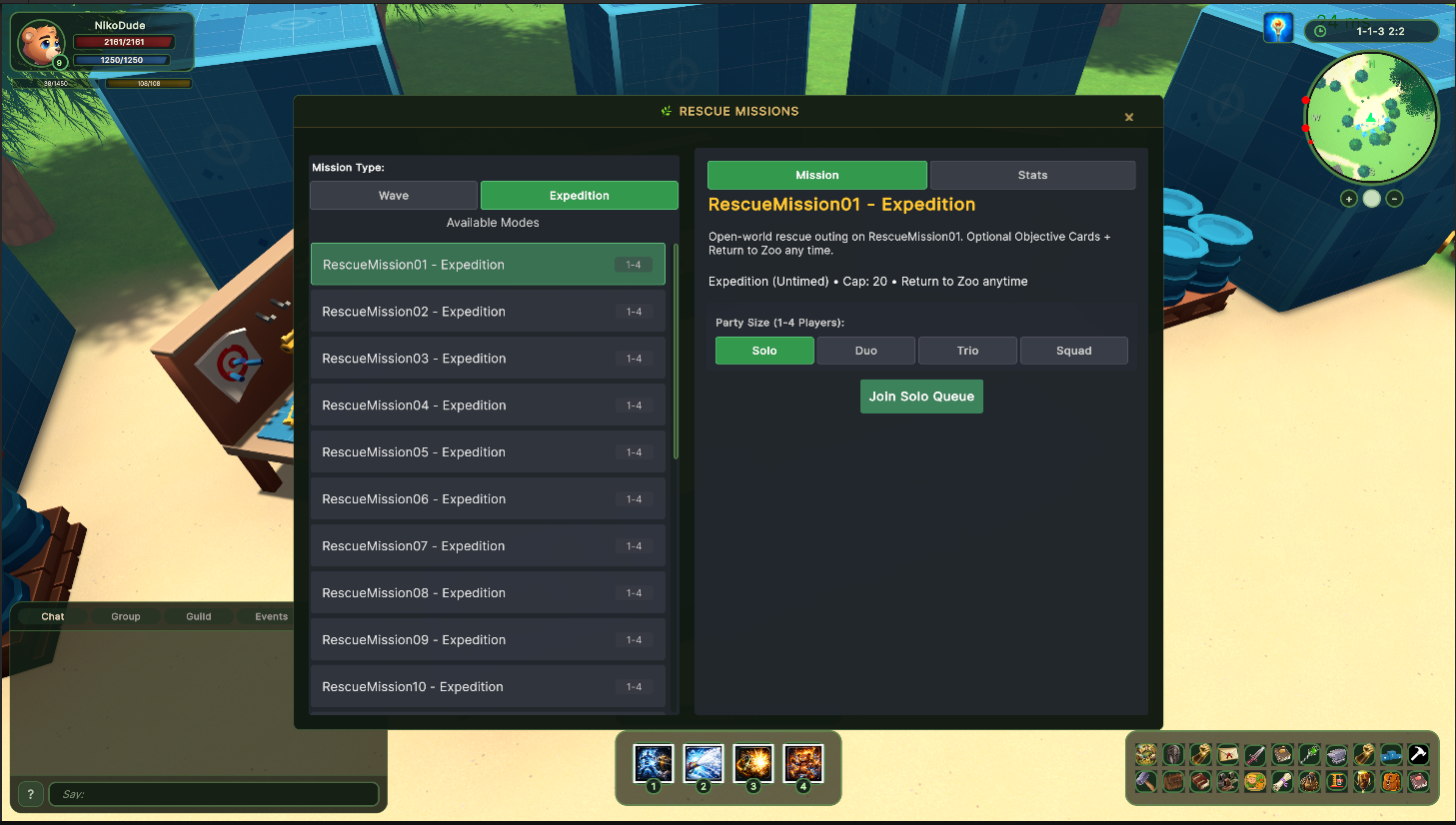
Task: Select the Duo party size
Action: click(865, 351)
